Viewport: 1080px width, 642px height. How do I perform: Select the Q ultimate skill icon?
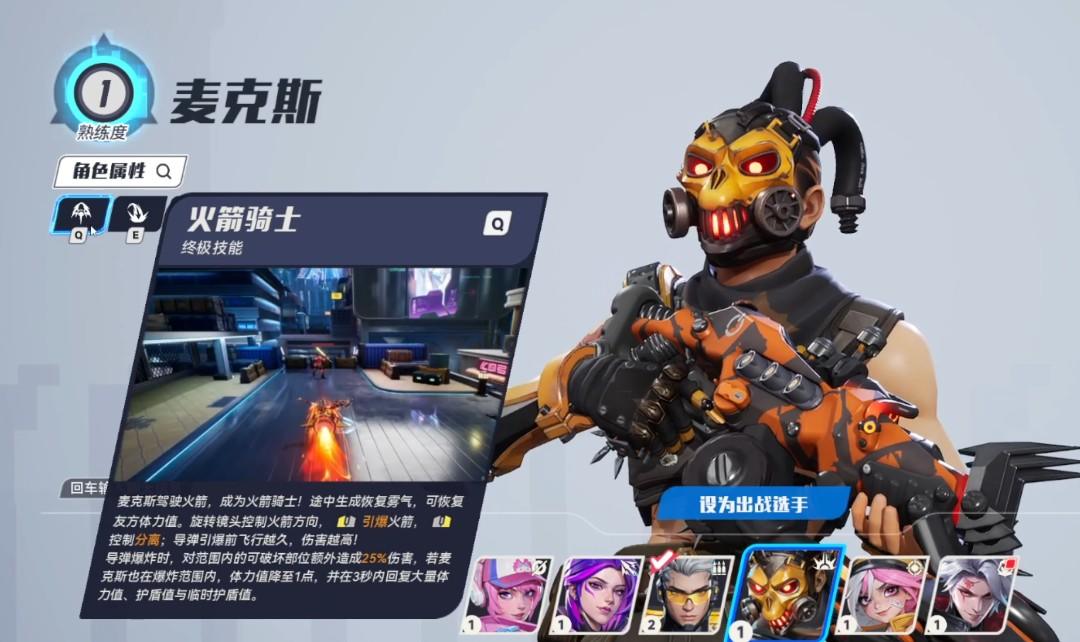(79, 215)
